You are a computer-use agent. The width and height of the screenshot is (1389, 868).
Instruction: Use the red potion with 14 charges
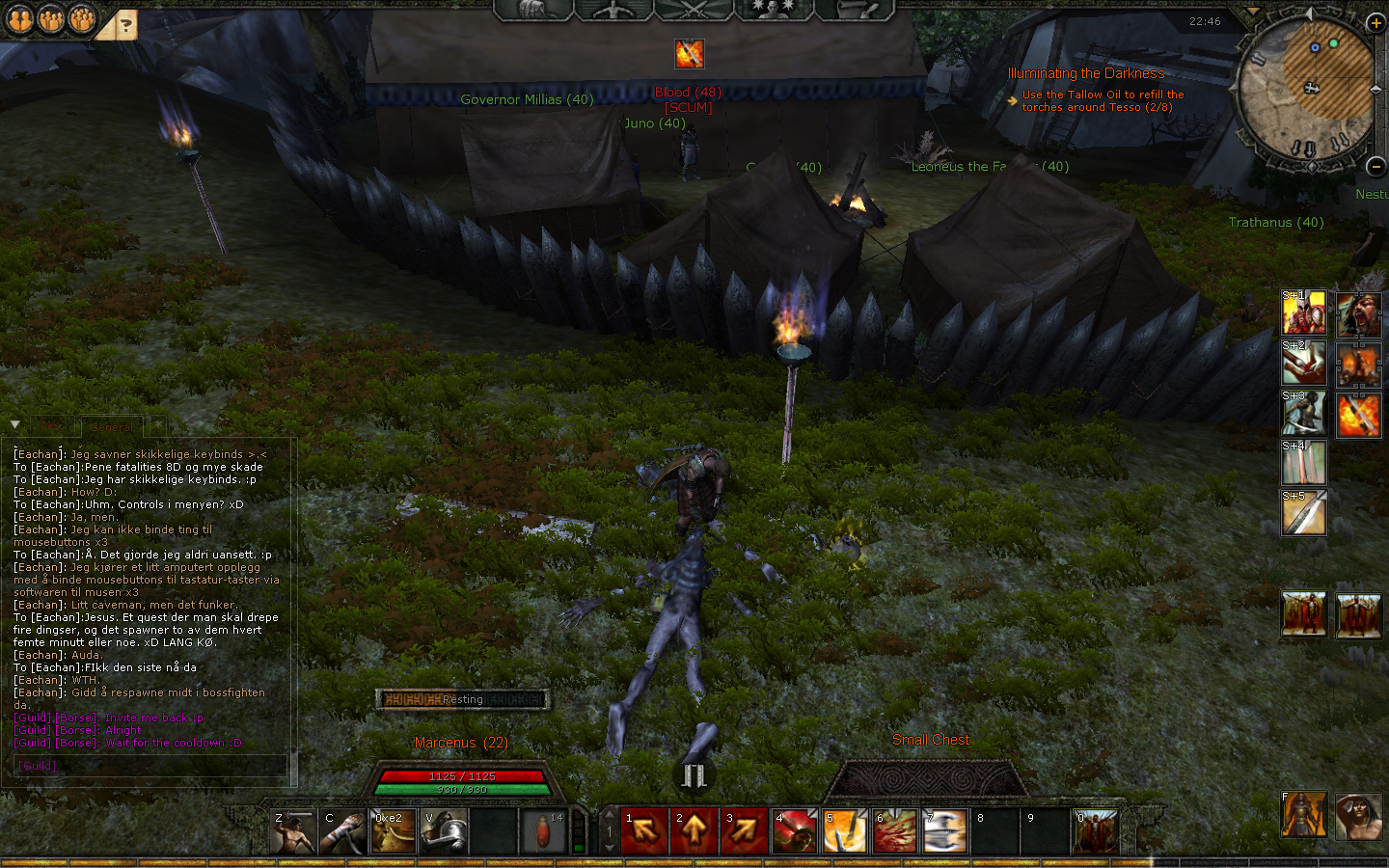544,831
